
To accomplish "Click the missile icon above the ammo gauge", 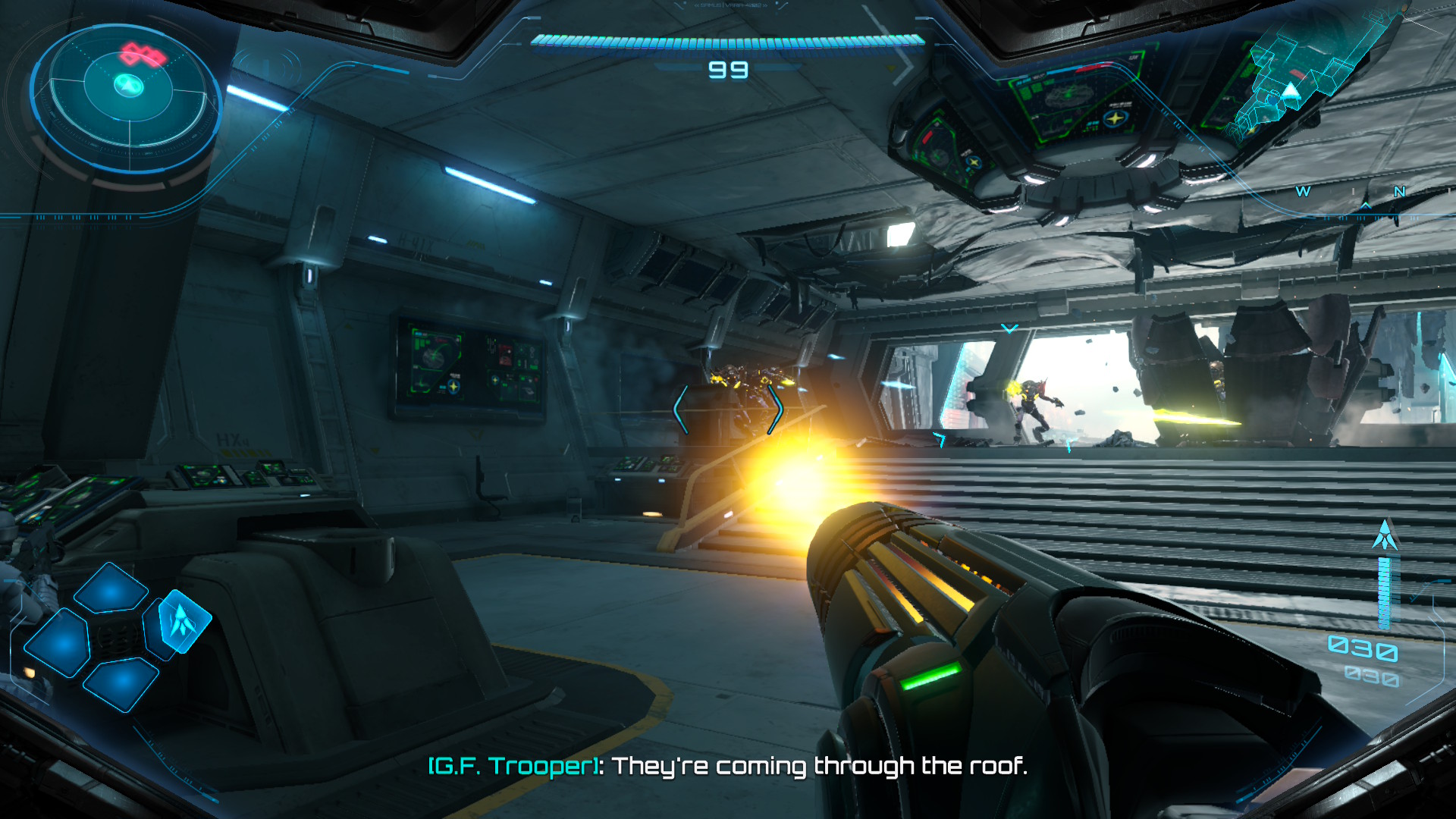I will (x=1385, y=535).
